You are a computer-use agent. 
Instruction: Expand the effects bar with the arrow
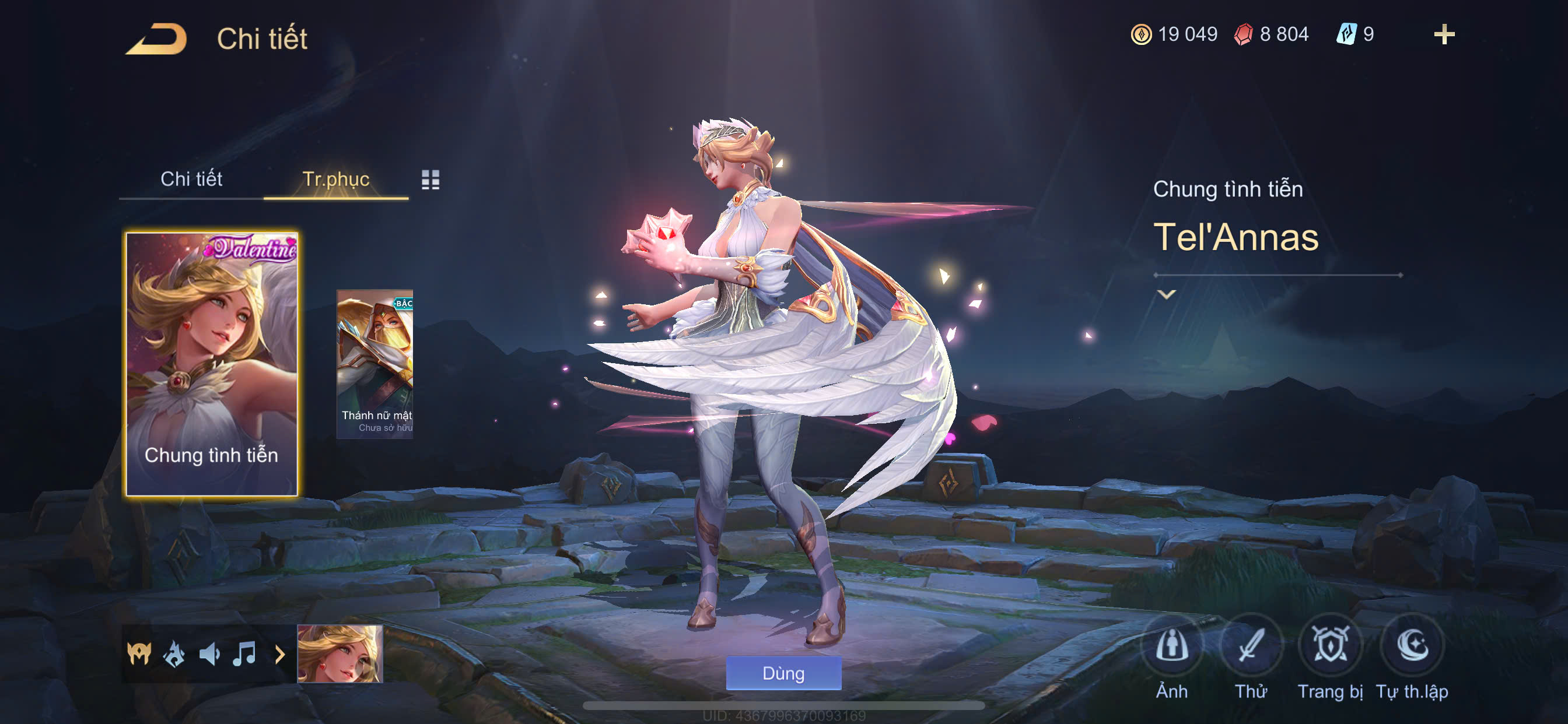click(279, 655)
